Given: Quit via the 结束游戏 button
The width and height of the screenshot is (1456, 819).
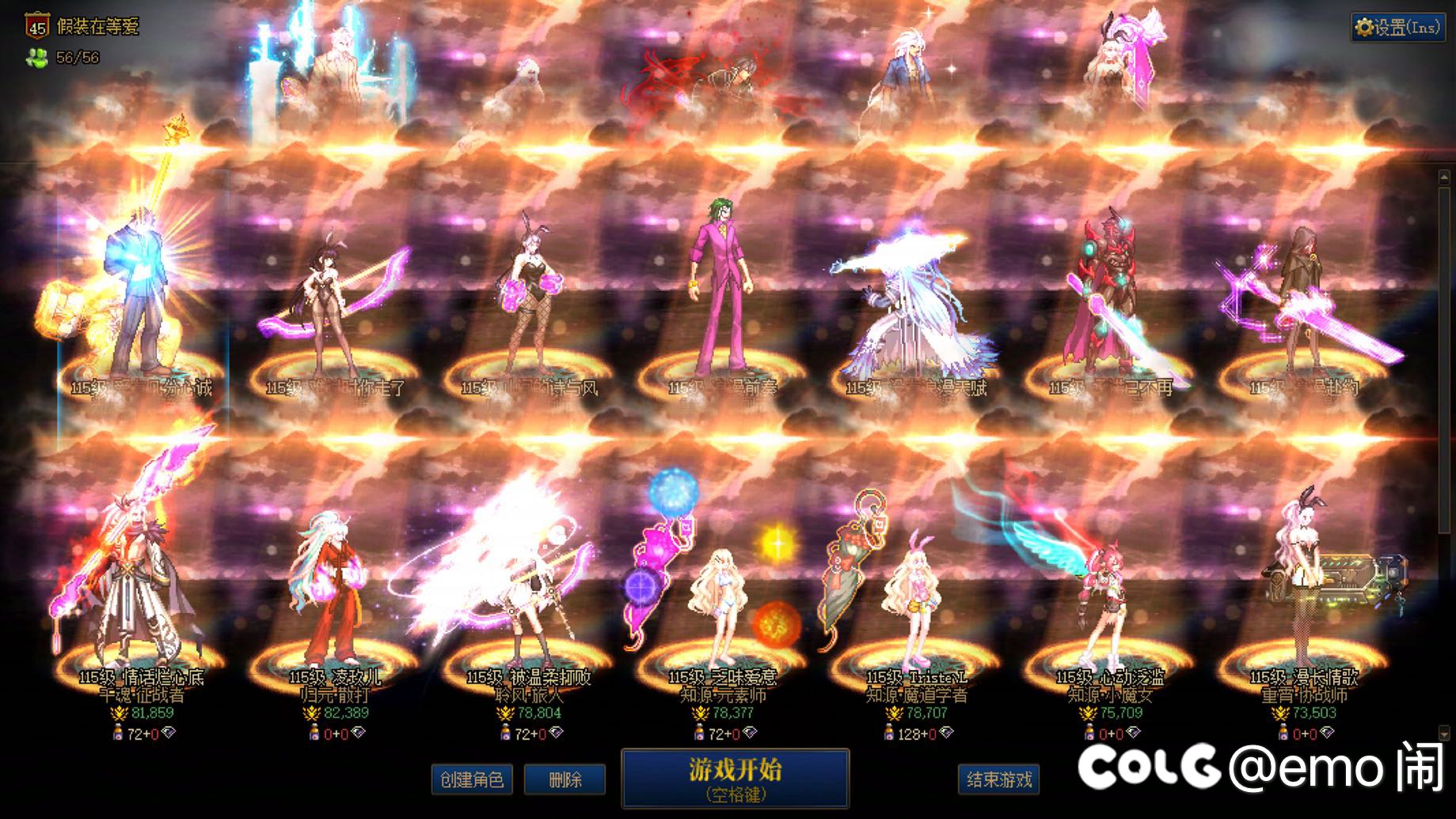Looking at the screenshot, I should [x=999, y=779].
